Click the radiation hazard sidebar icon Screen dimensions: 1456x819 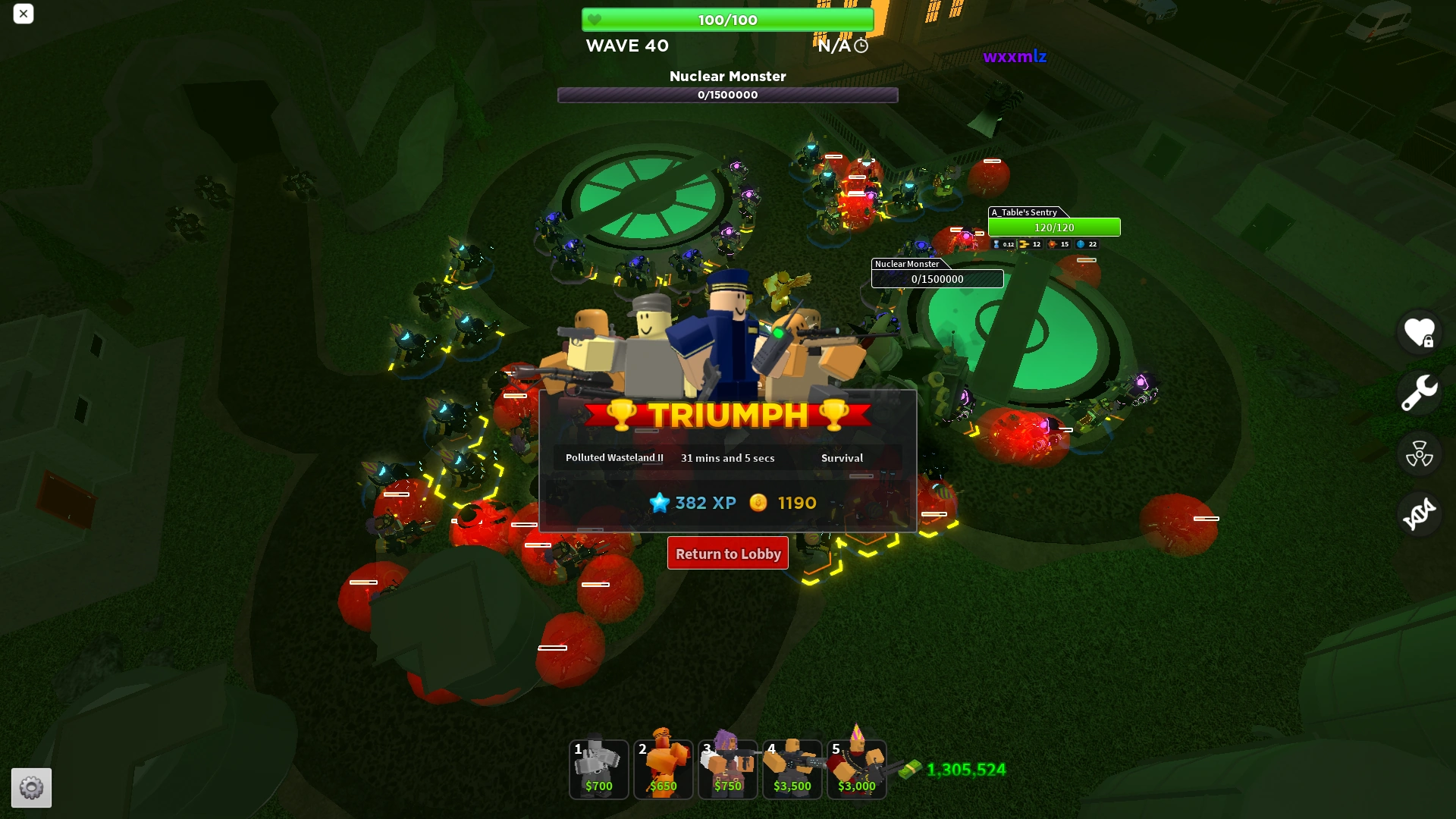point(1419,453)
